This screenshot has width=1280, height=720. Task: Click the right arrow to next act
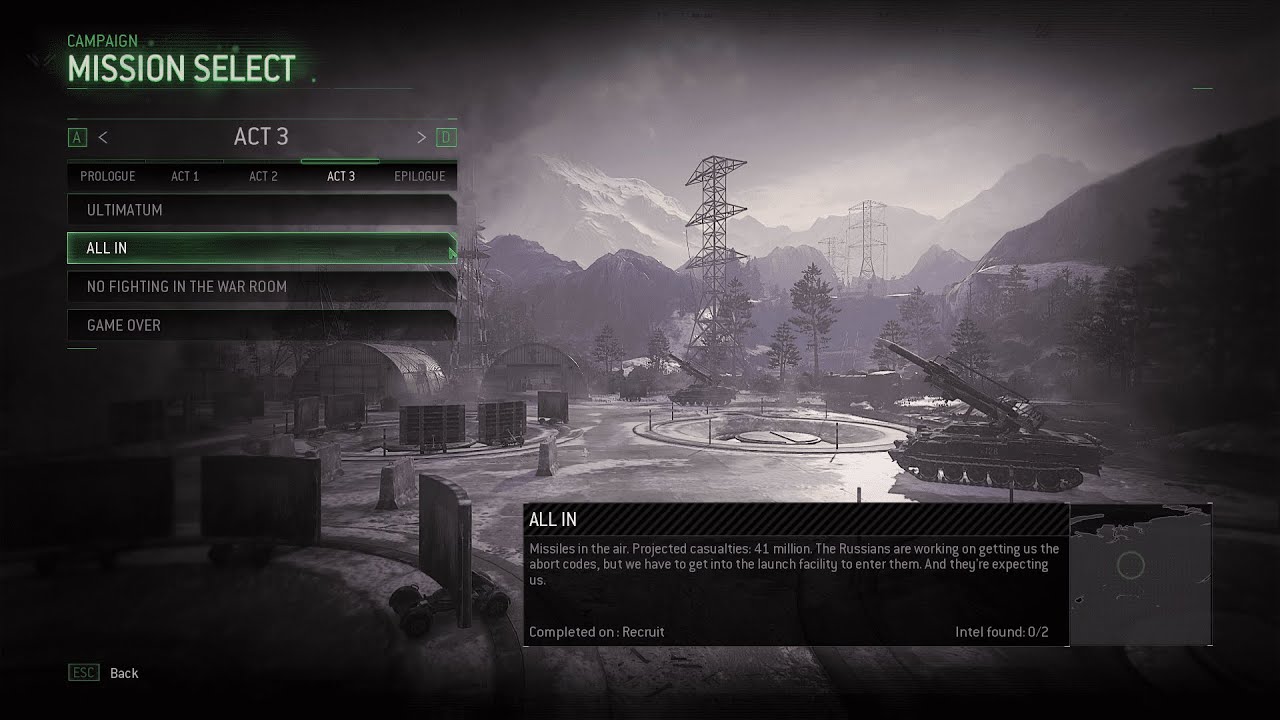point(421,137)
